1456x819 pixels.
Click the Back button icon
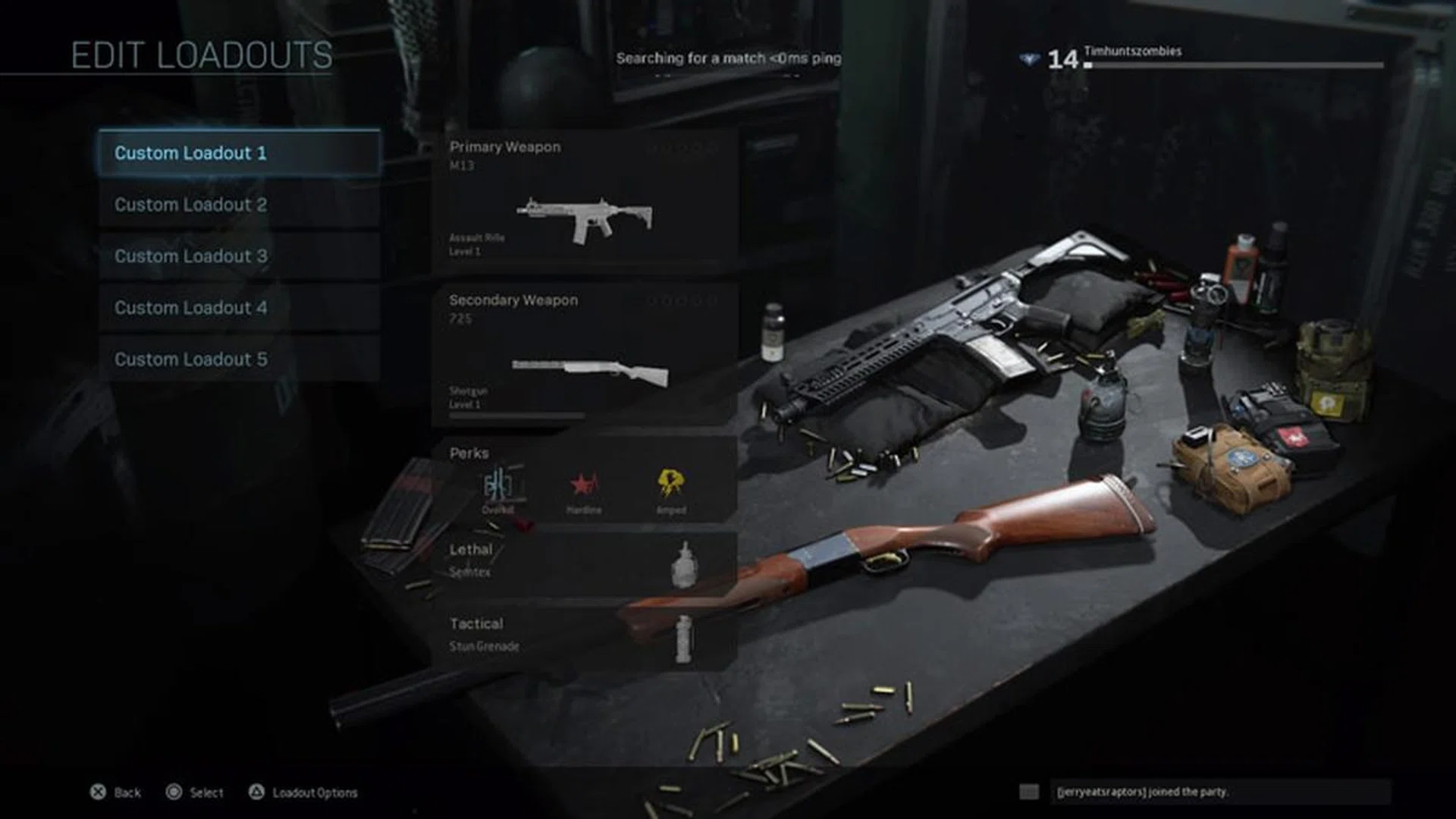97,792
